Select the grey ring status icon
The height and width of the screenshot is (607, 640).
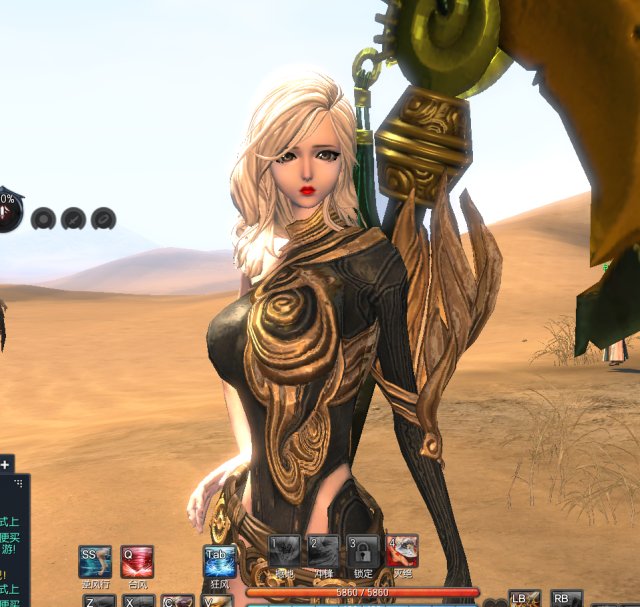point(103,217)
